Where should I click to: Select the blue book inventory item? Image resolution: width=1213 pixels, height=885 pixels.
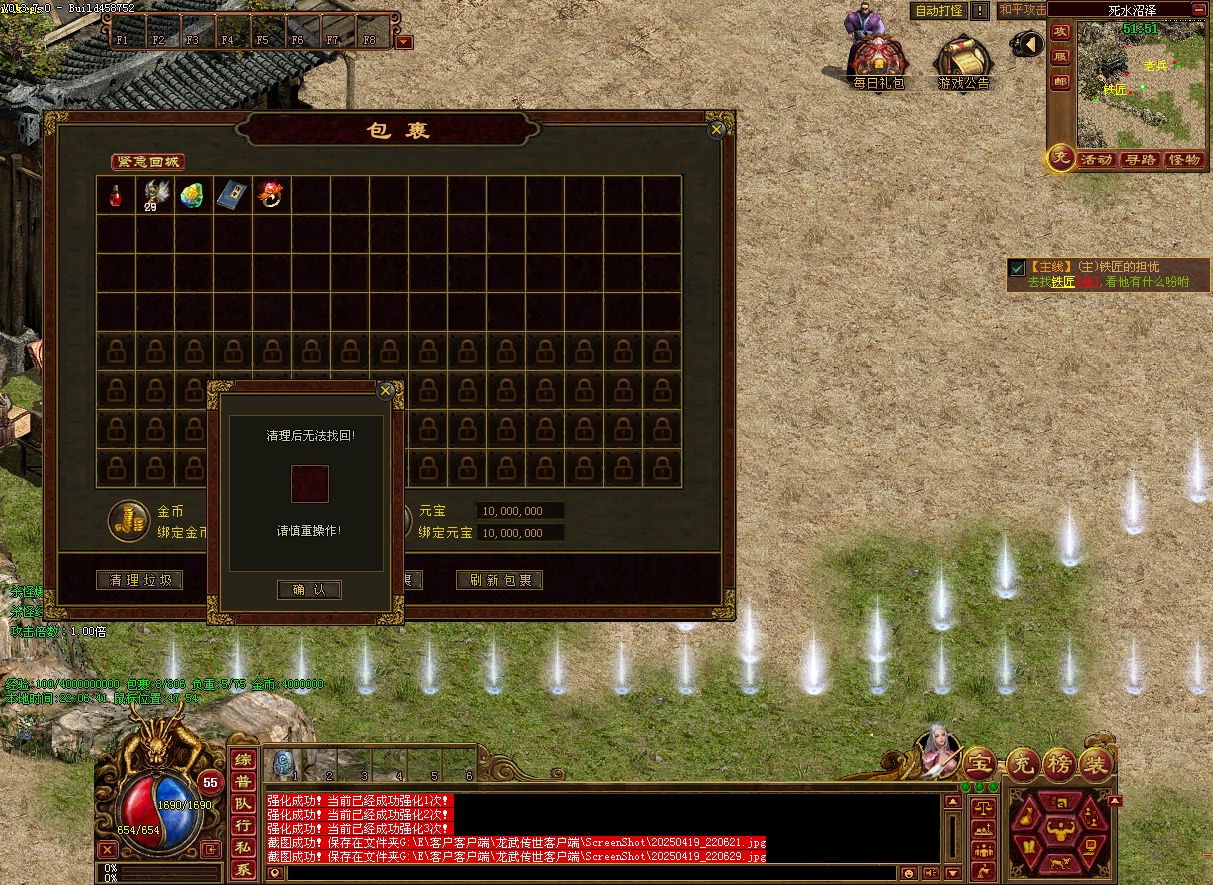[232, 195]
